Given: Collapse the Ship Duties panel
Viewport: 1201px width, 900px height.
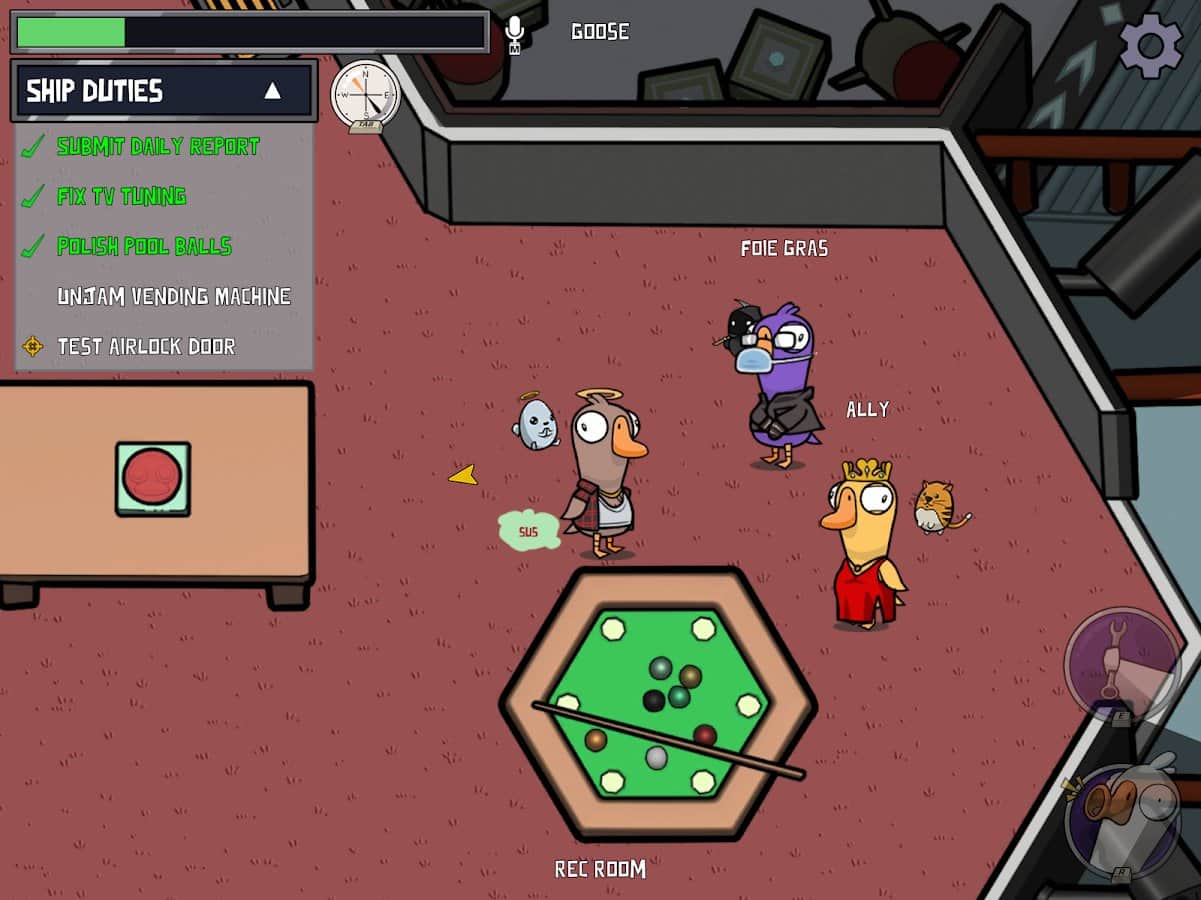Looking at the screenshot, I should [x=272, y=91].
